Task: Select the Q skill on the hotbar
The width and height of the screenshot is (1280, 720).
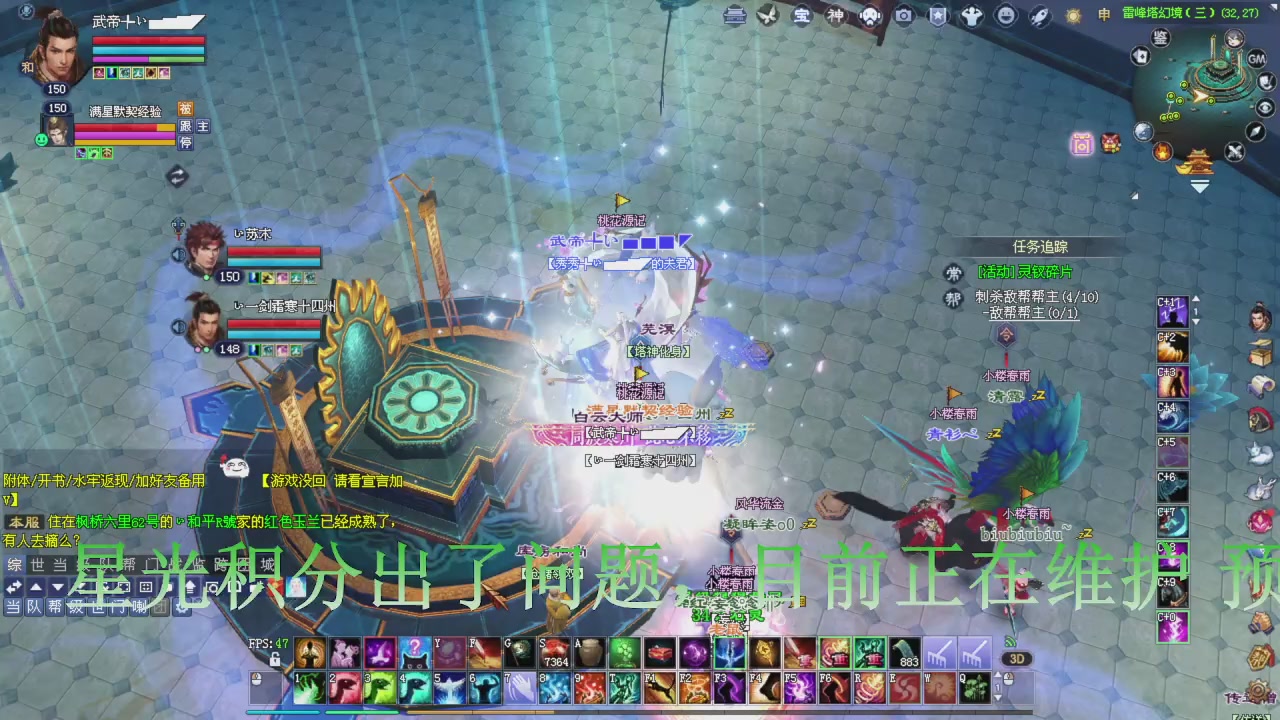Action: (x=975, y=687)
